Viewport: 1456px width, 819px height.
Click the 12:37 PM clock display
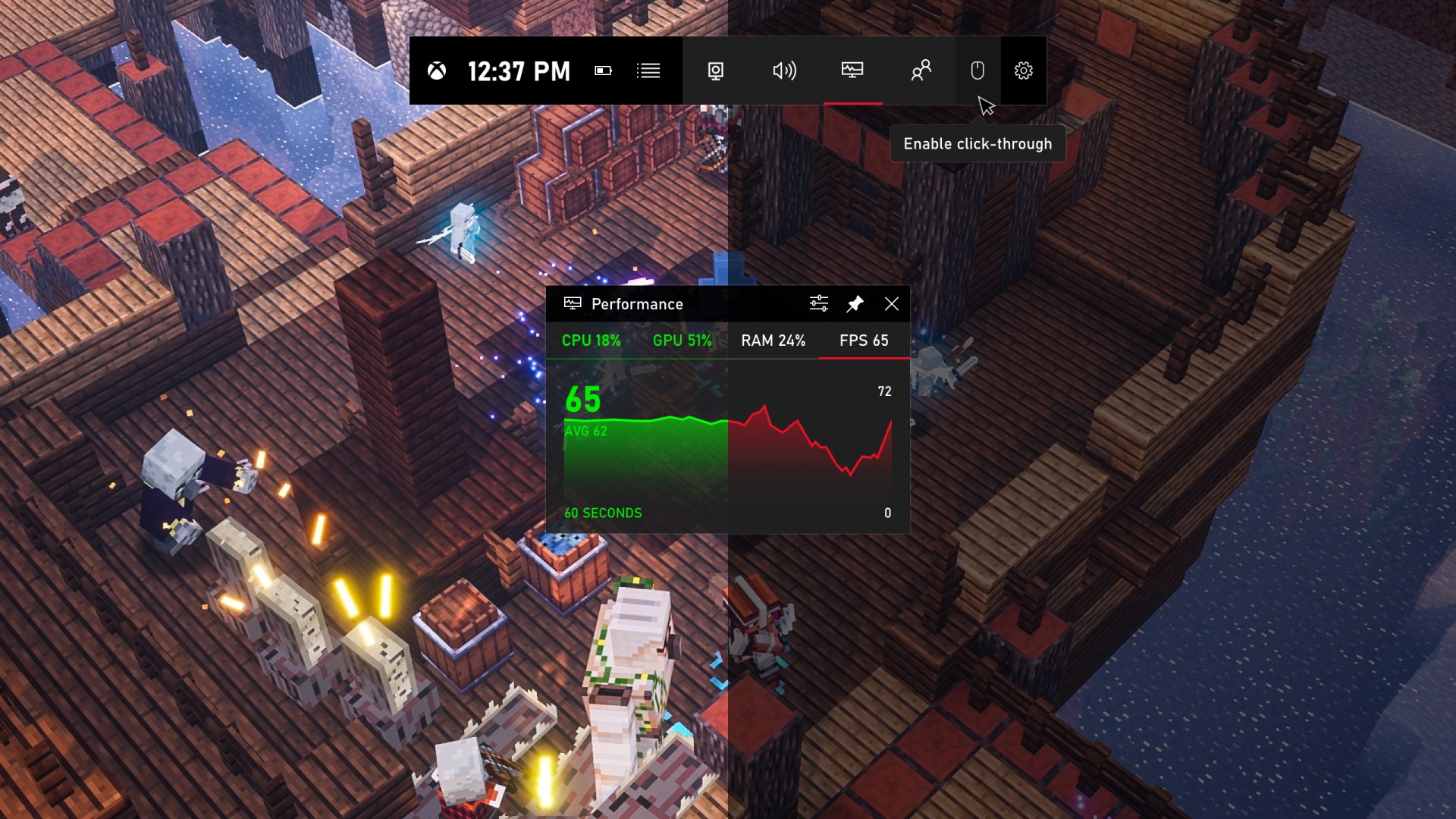[x=519, y=71]
